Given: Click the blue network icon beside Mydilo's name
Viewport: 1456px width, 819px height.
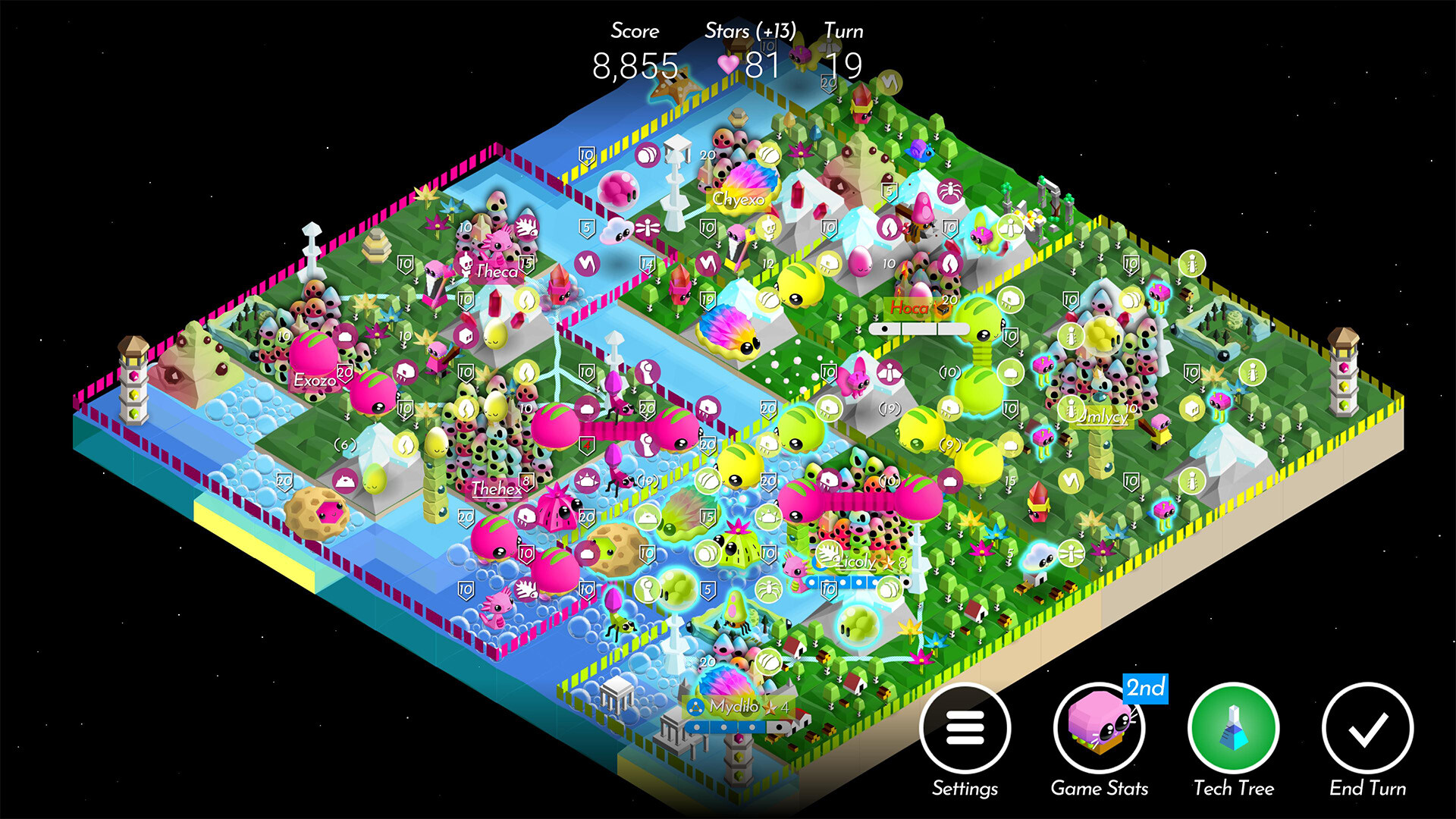Looking at the screenshot, I should [695, 706].
